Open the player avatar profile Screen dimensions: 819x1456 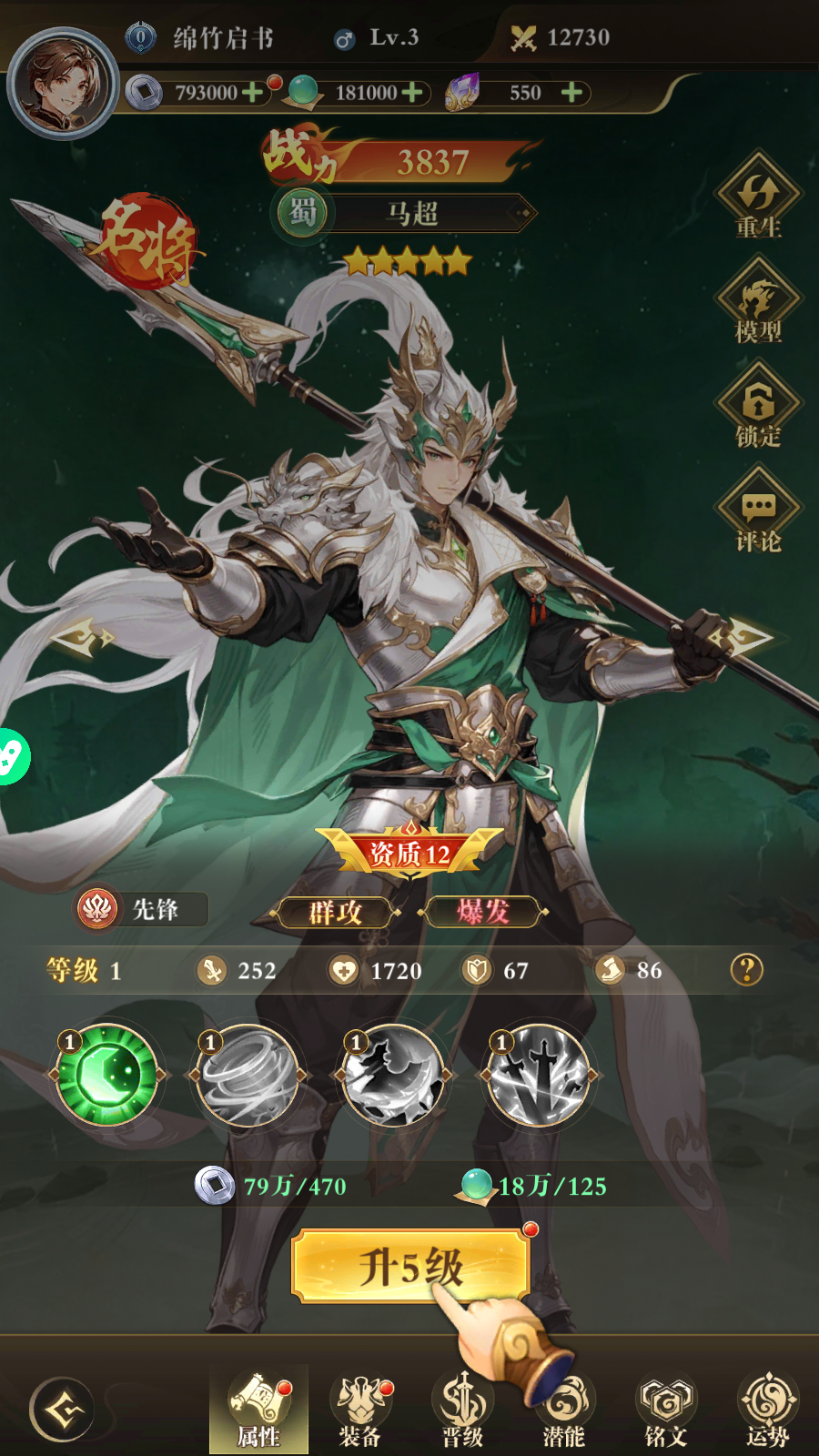(x=62, y=84)
